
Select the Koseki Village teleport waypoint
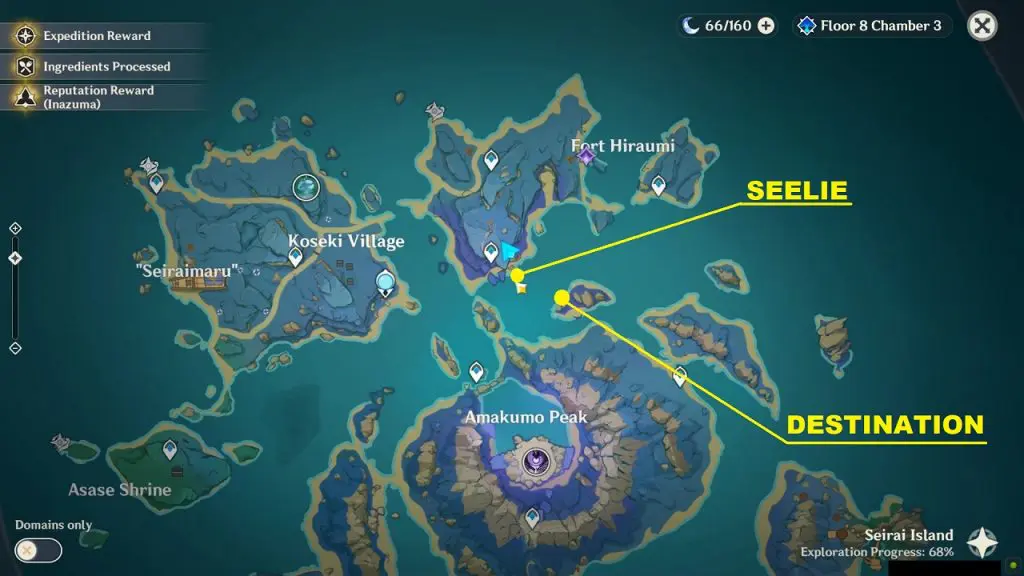tap(296, 257)
